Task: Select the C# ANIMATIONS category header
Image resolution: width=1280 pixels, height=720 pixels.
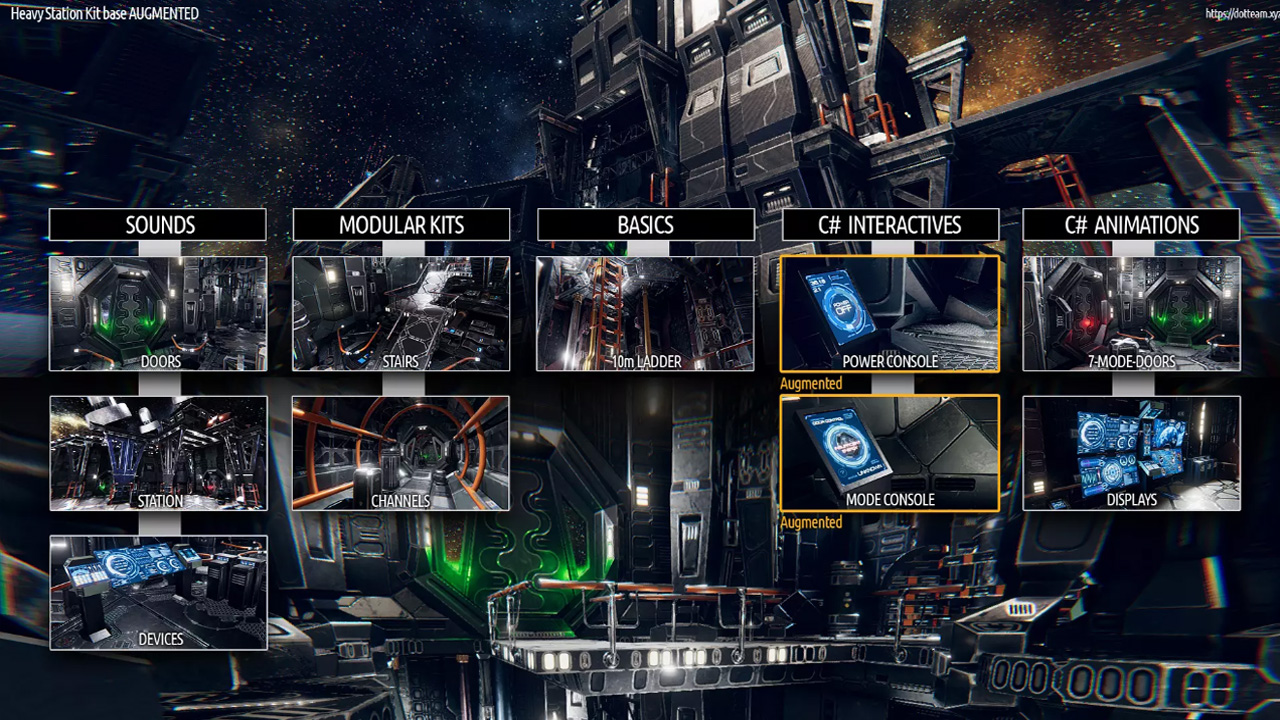Action: click(x=1131, y=225)
